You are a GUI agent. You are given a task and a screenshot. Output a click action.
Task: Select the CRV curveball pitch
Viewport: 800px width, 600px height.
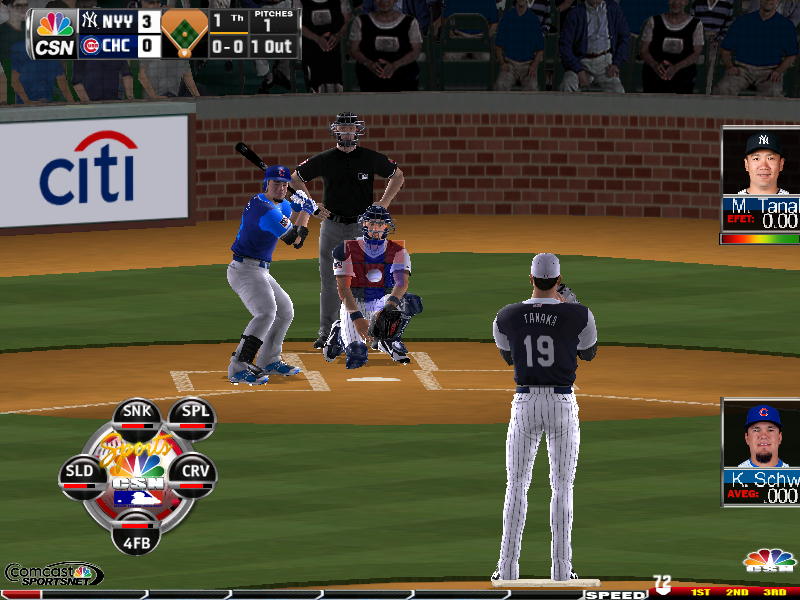point(193,472)
